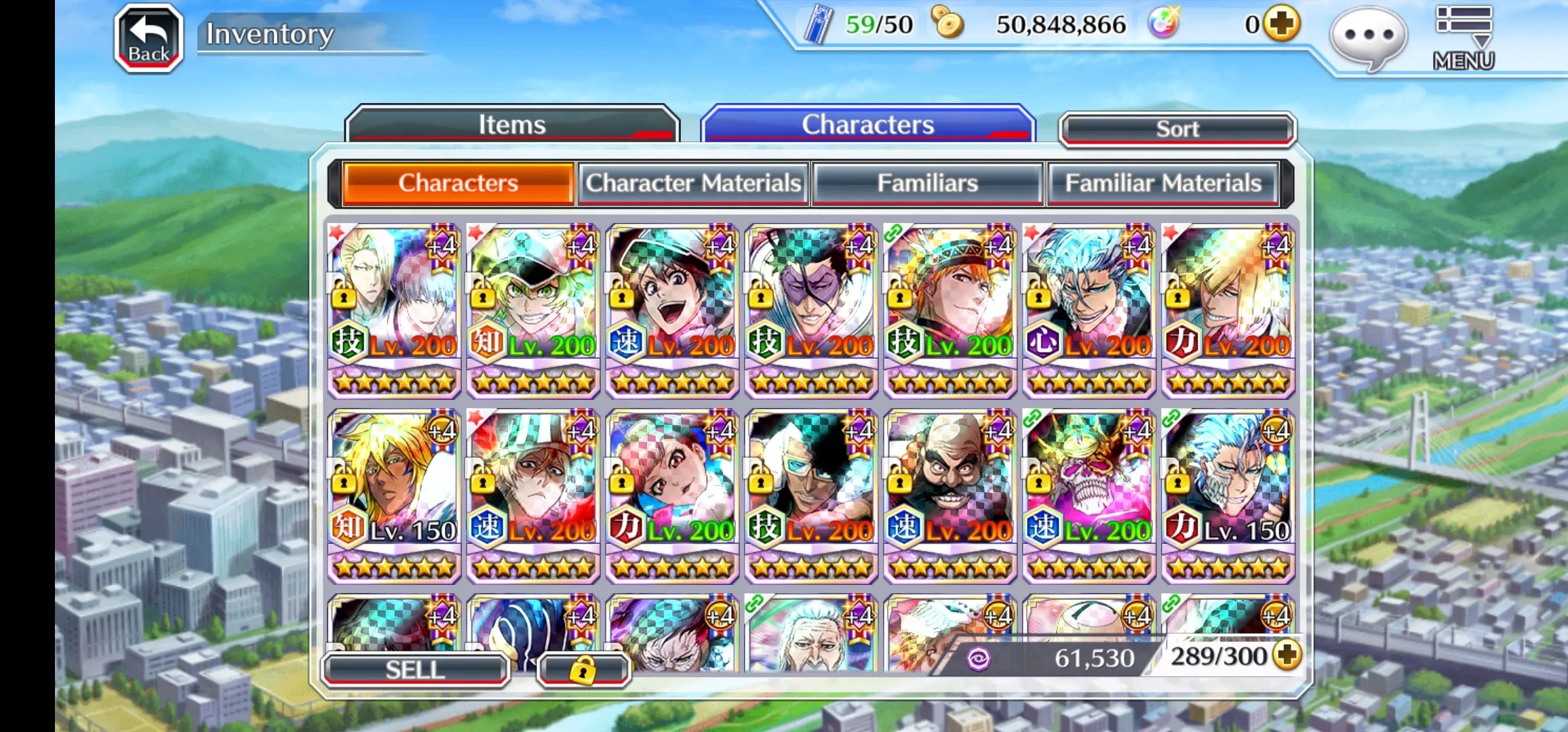Go back using the Back button
1568x732 pixels.
pos(149,39)
